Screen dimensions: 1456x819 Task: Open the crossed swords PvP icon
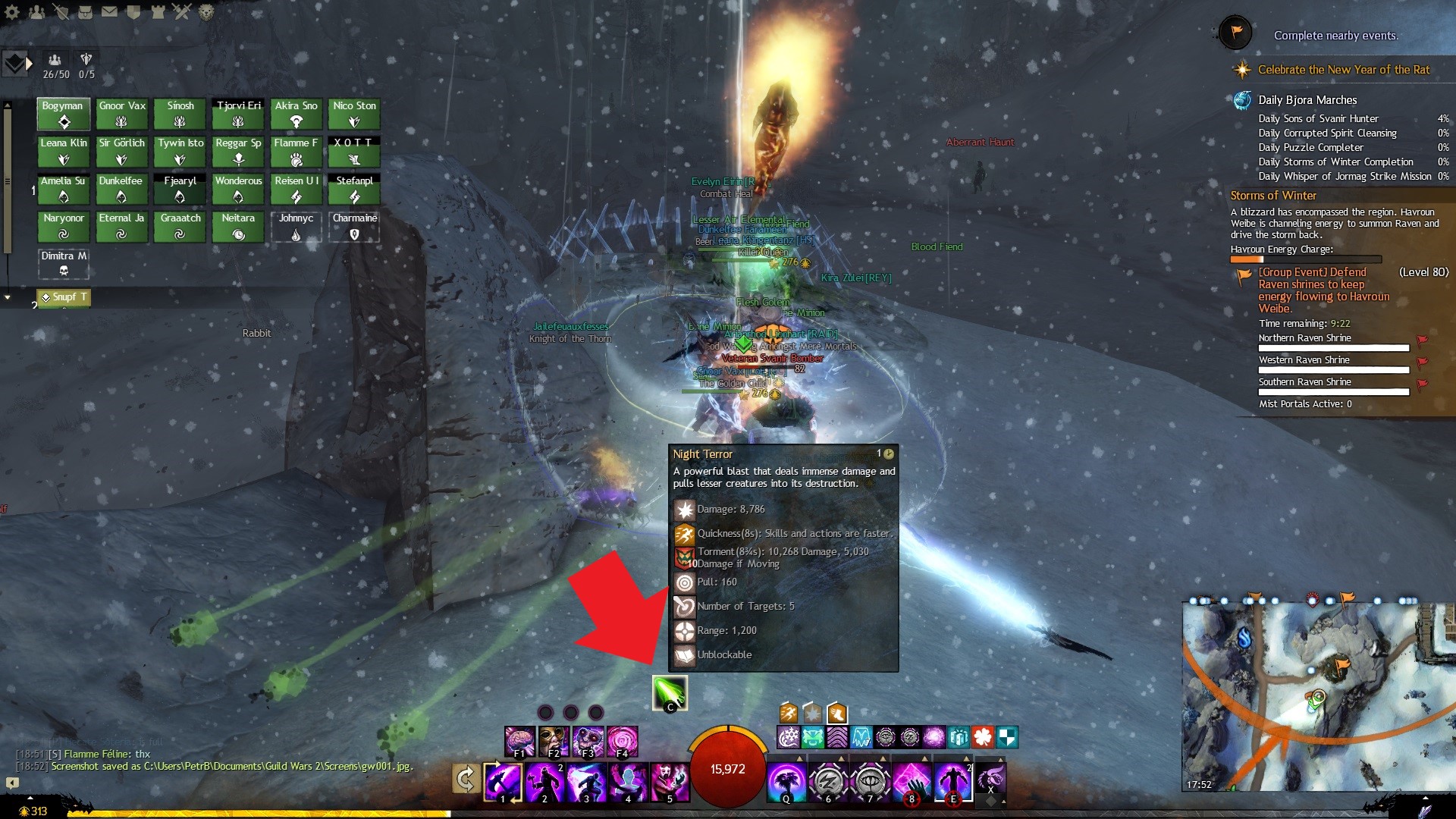coord(182,12)
